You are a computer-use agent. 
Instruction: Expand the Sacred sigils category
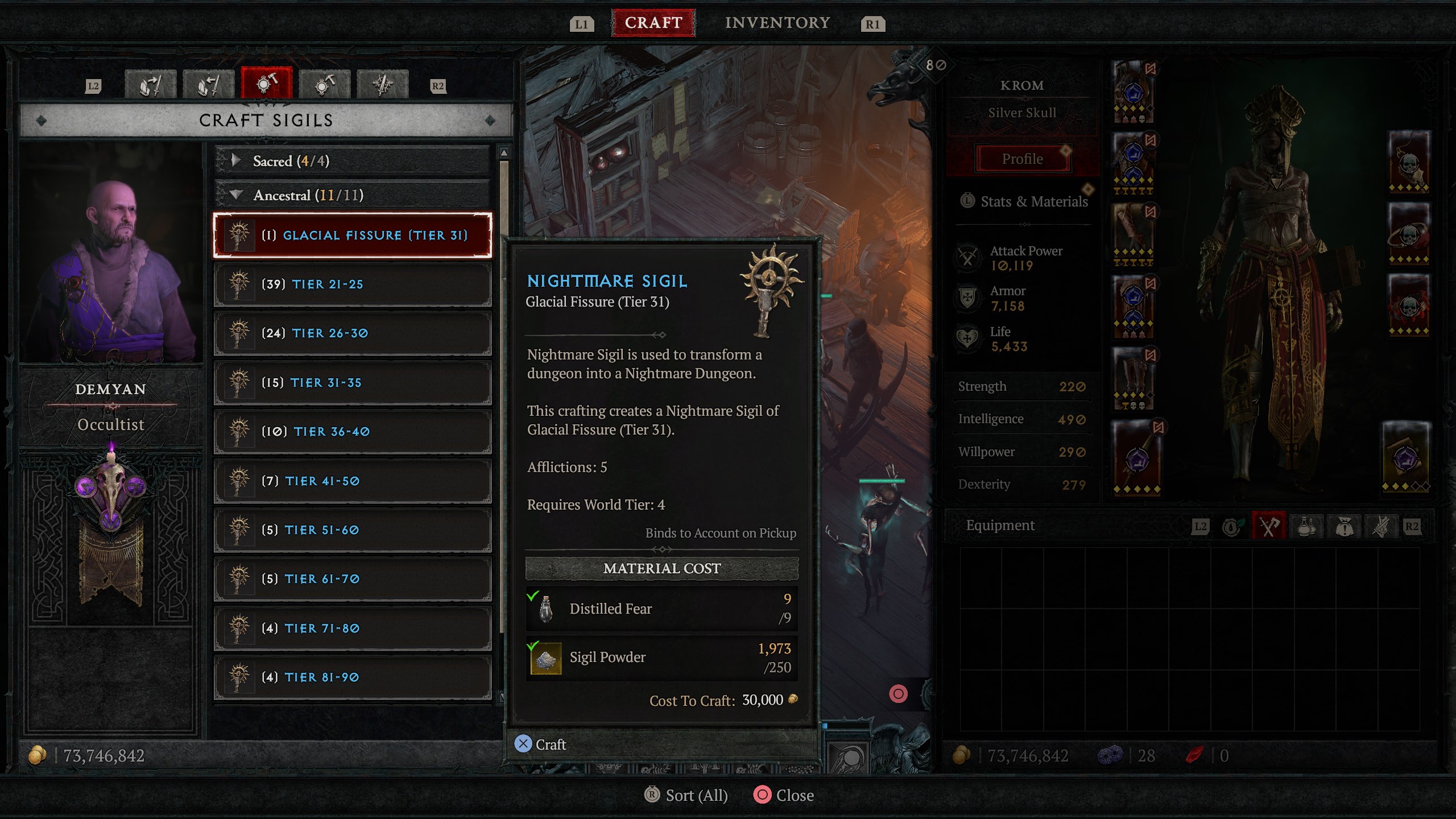pos(353,161)
